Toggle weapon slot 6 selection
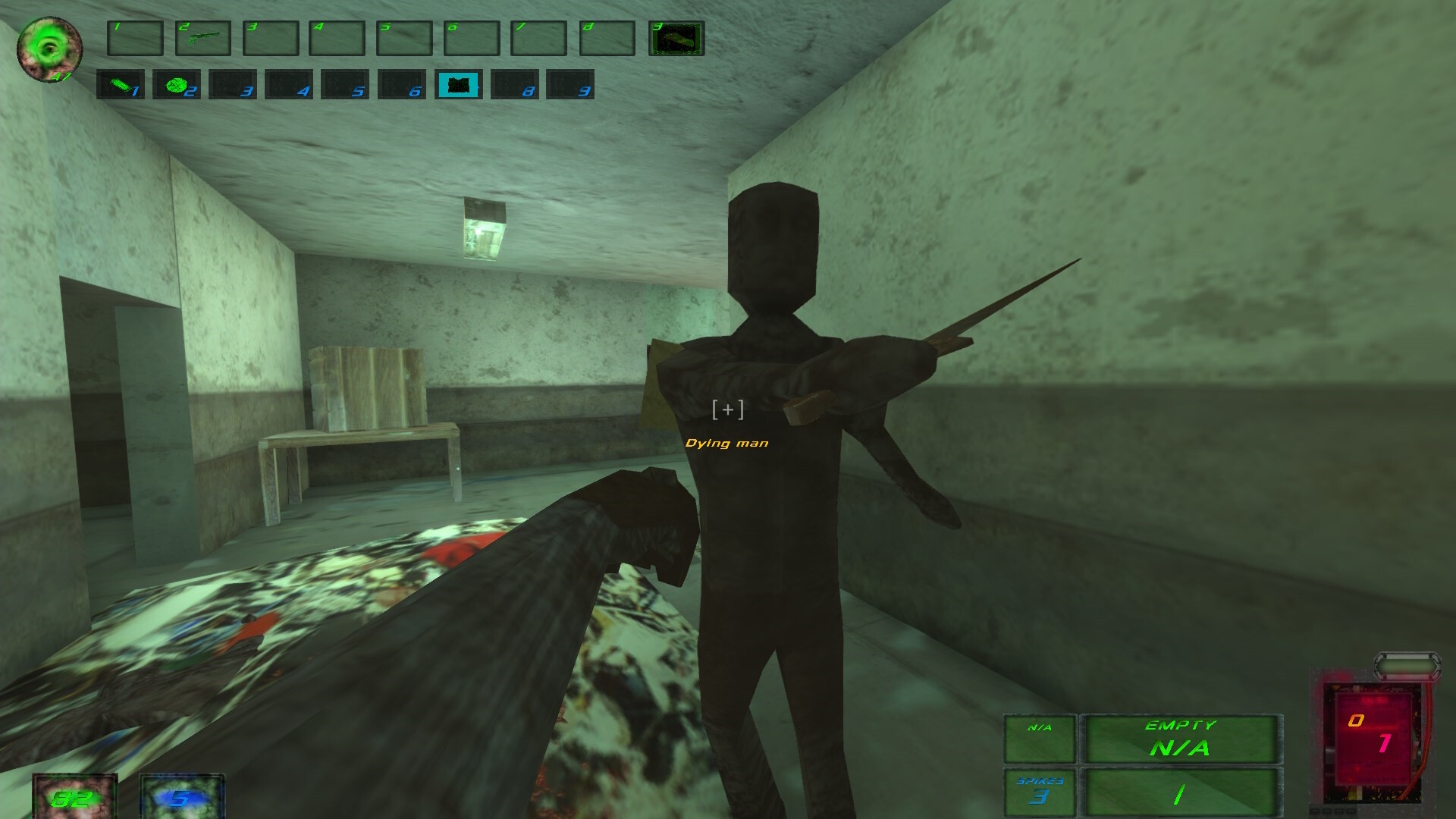The width and height of the screenshot is (1456, 819). pos(471,39)
